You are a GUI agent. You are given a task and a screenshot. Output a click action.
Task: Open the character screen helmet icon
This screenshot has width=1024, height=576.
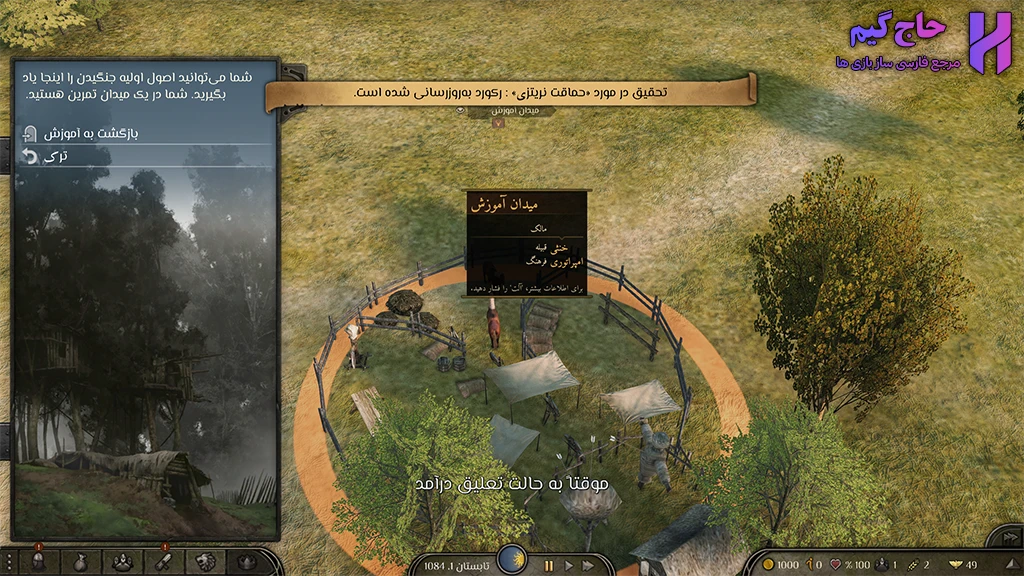click(x=38, y=562)
